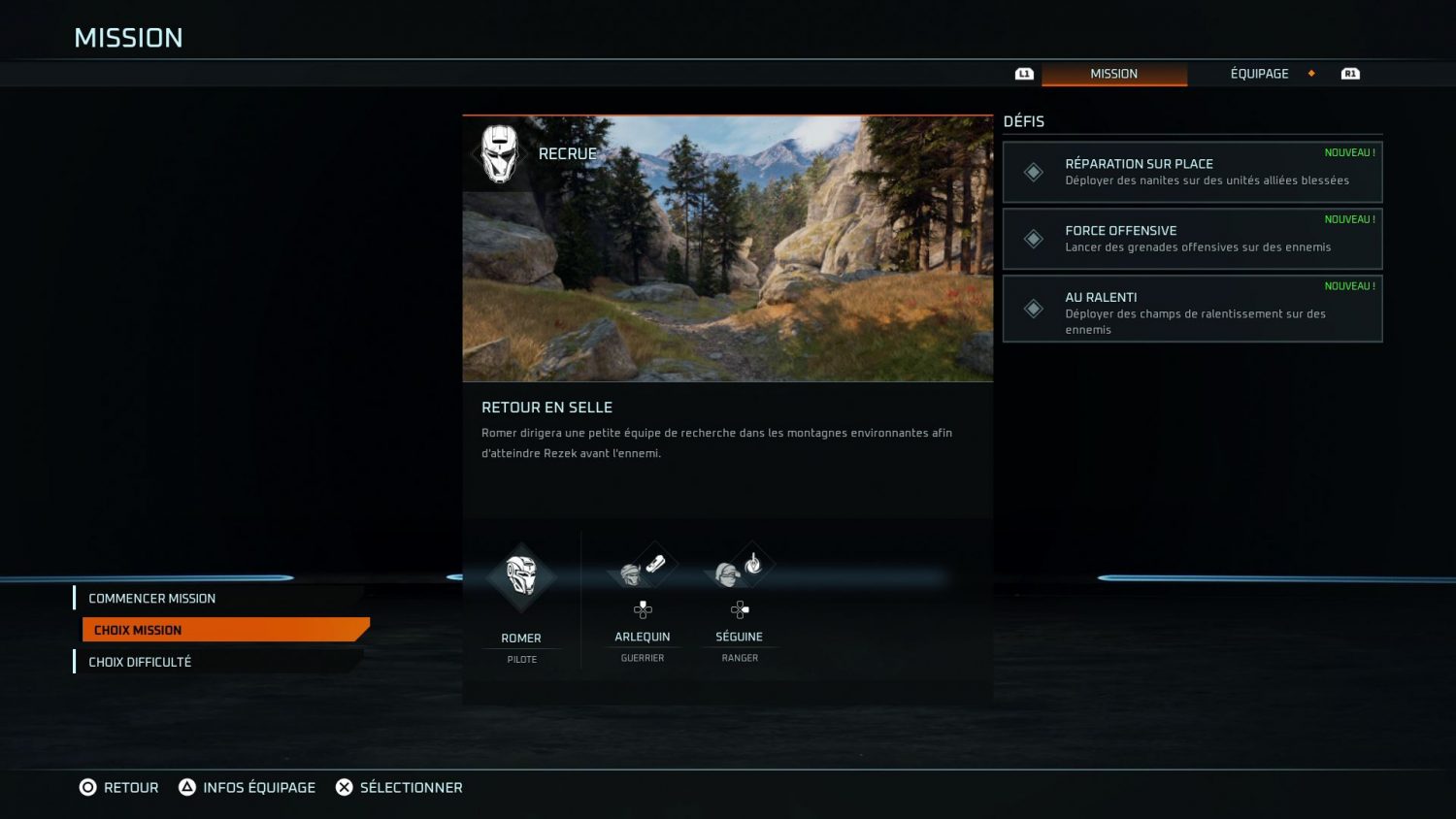Open the Réparation sur place challenge
The image size is (1456, 819).
tap(1192, 172)
